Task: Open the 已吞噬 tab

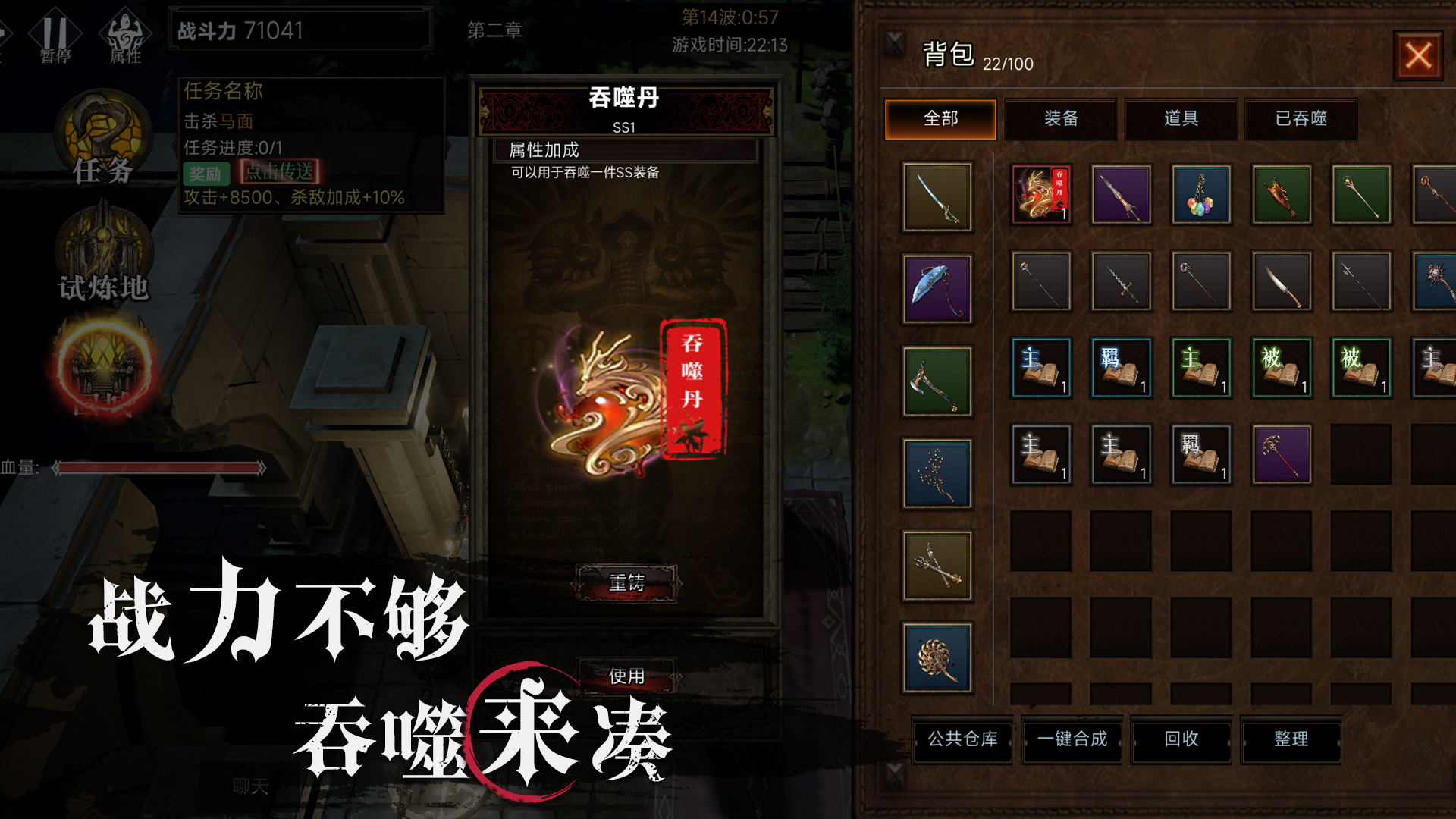Action: point(1301,119)
